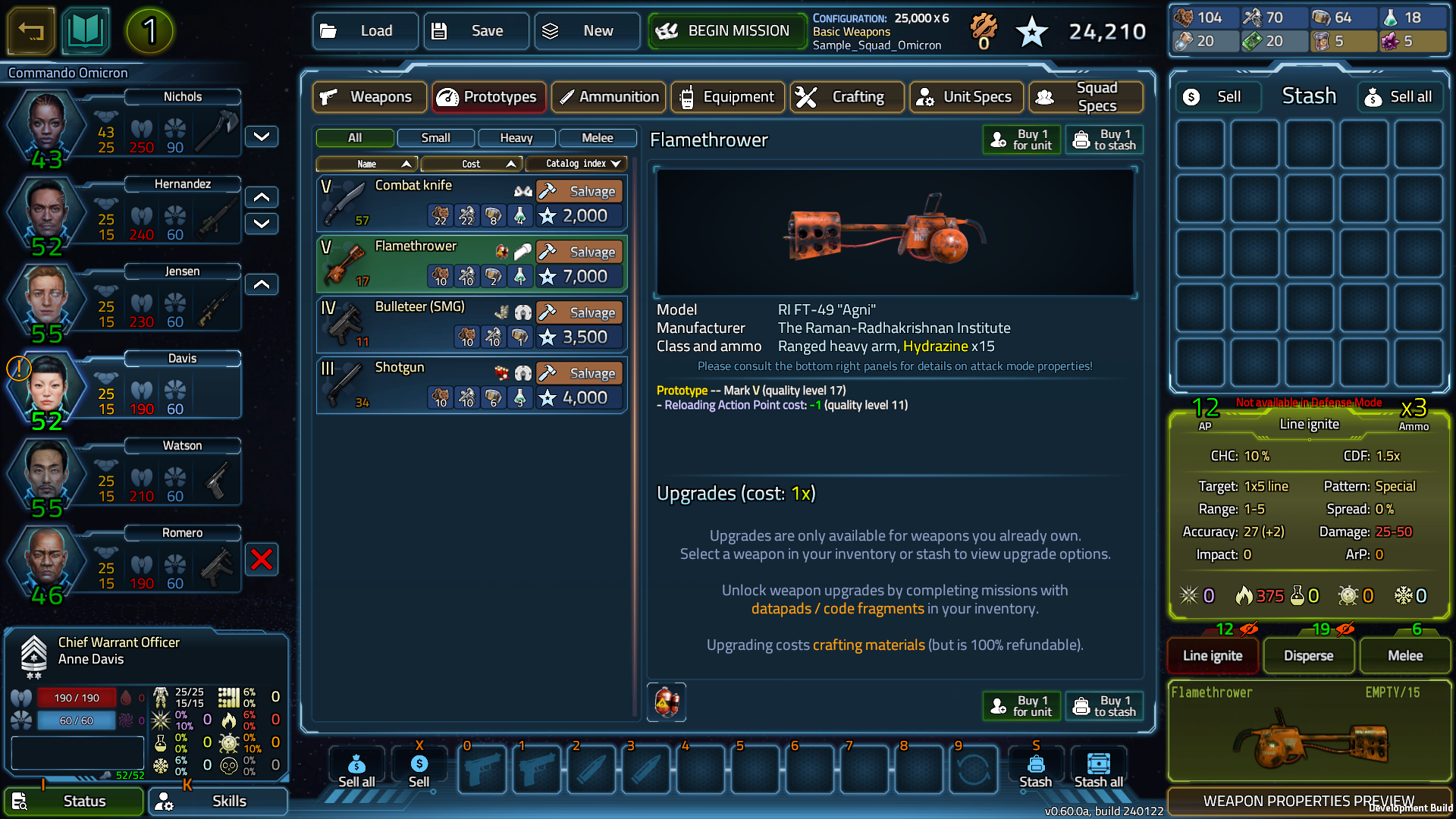The height and width of the screenshot is (819, 1456).
Task: Click the circular reload icon in hotbar slot 9
Action: pyautogui.click(x=974, y=770)
